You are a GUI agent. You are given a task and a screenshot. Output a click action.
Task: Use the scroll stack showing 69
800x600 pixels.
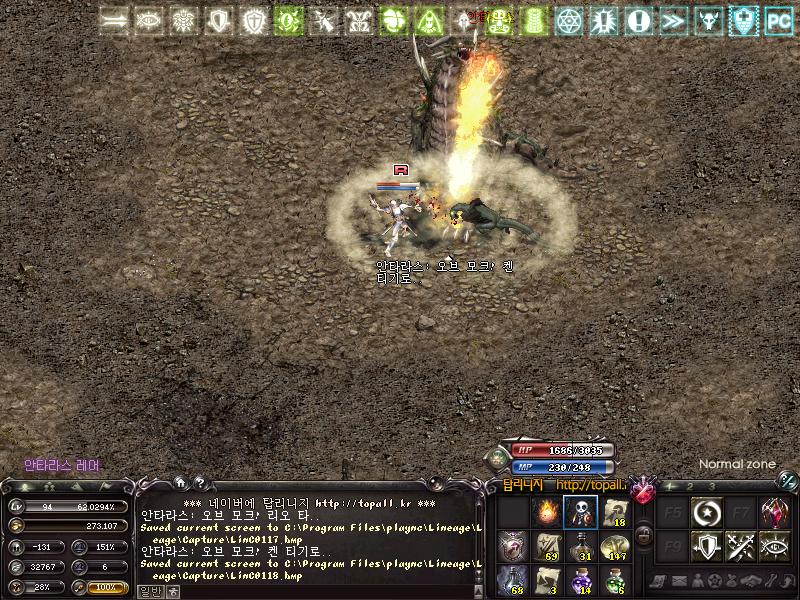point(546,547)
